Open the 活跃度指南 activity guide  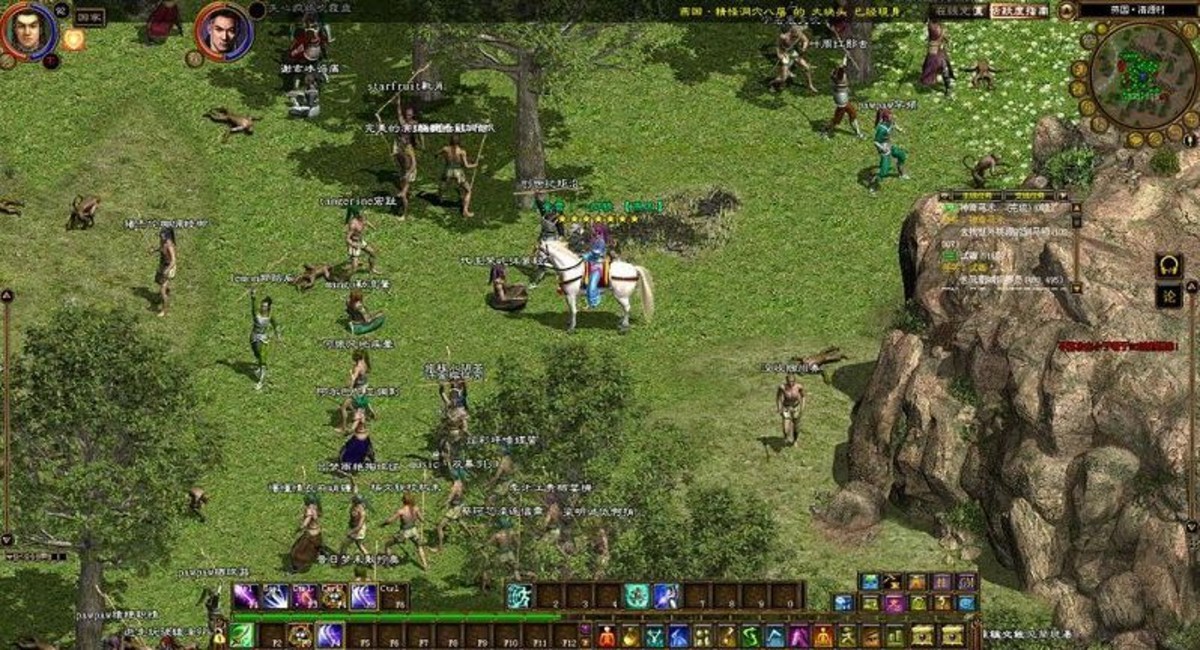click(x=1020, y=10)
